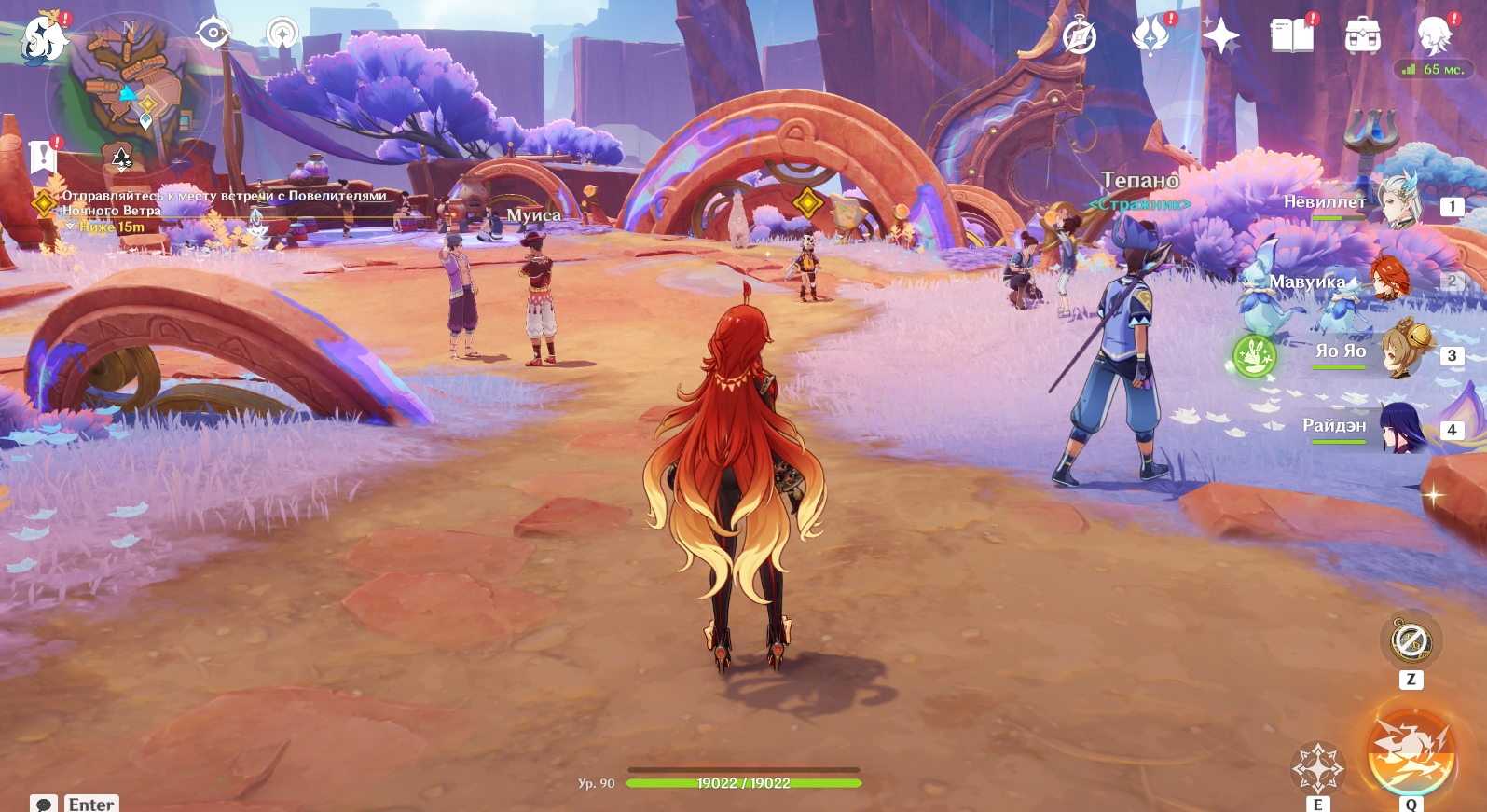Open the chat speech bubble
This screenshot has width=1487, height=812.
(44, 804)
